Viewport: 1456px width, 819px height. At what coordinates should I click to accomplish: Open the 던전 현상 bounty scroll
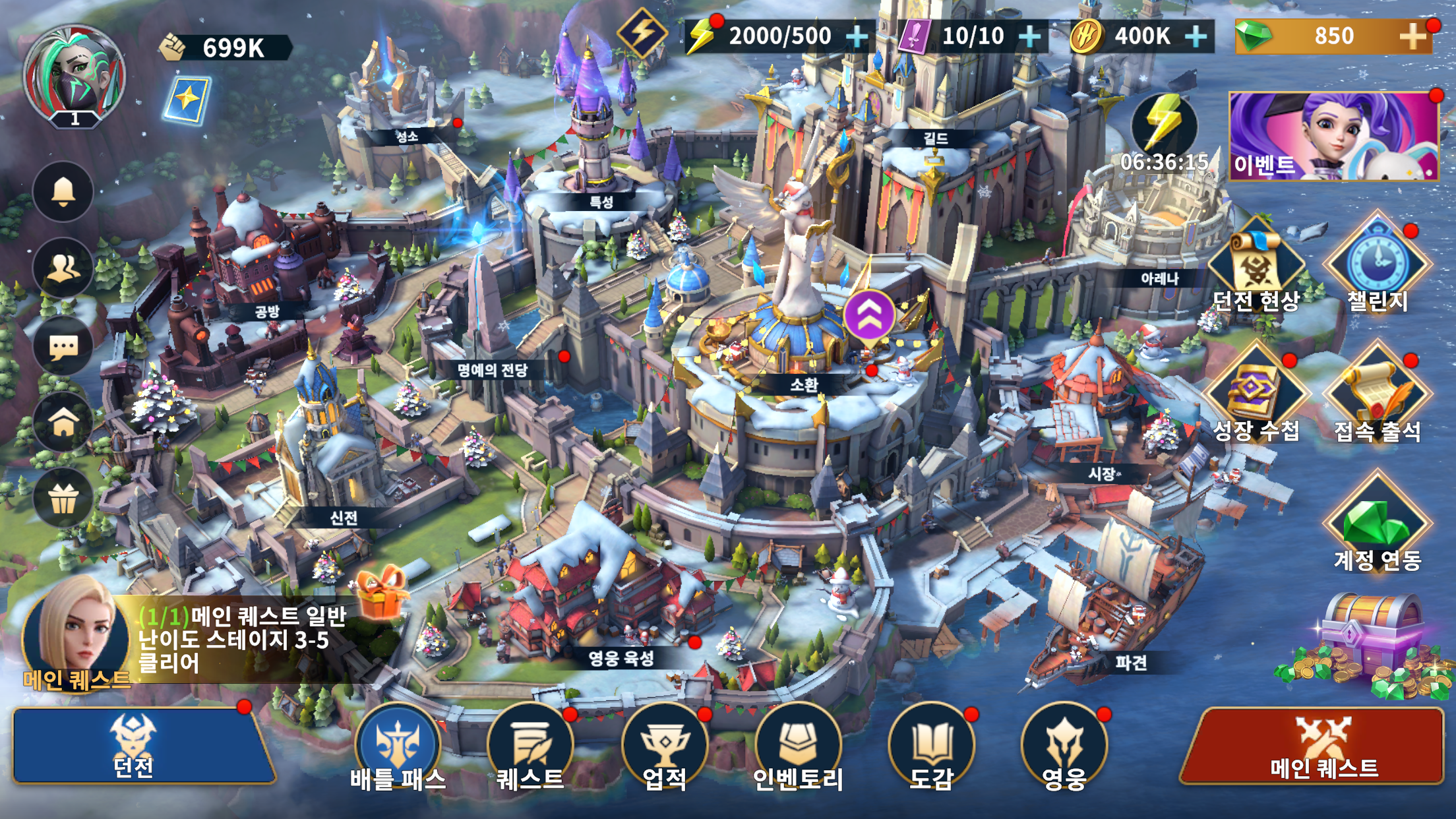(1256, 265)
